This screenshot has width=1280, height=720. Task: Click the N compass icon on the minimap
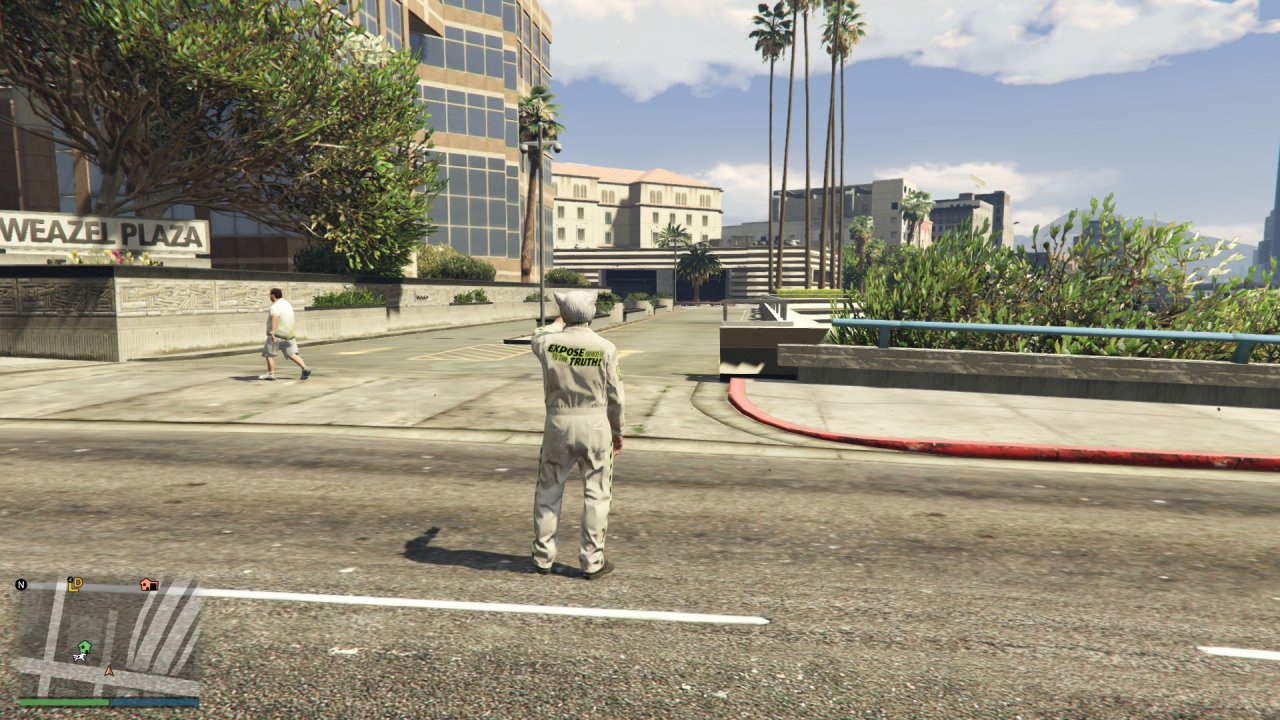[21, 585]
